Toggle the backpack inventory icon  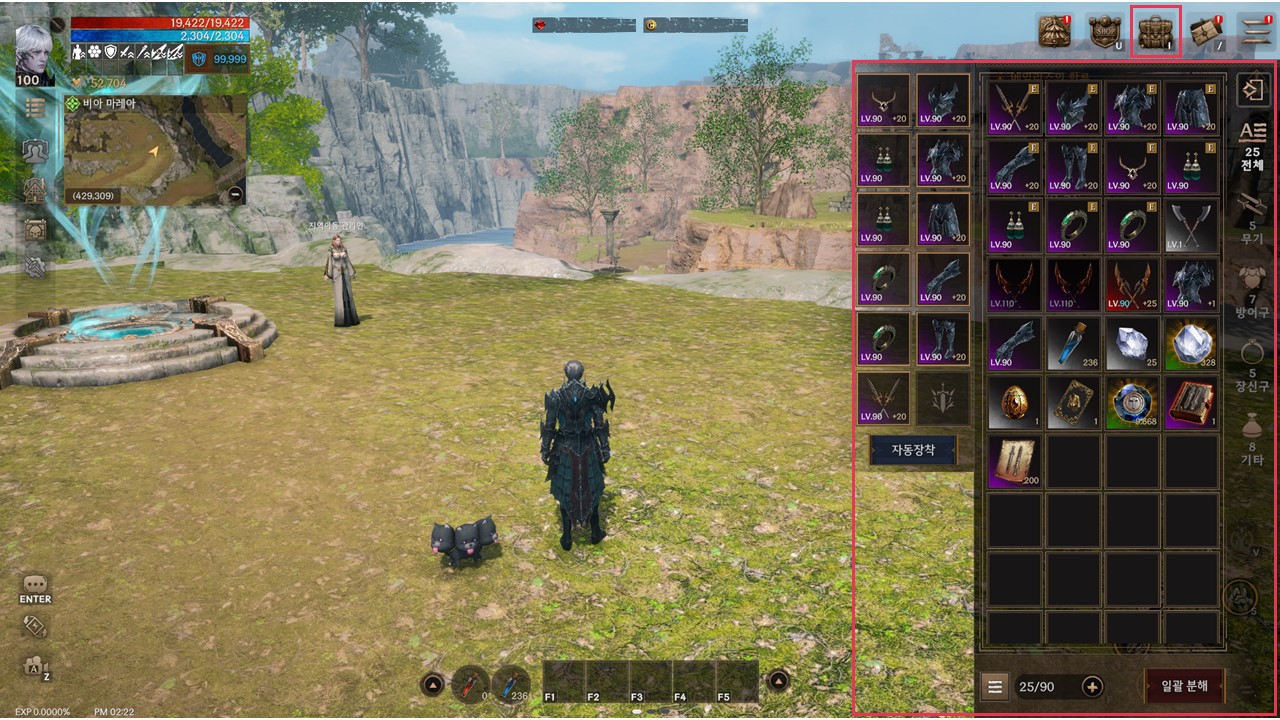click(x=1155, y=32)
